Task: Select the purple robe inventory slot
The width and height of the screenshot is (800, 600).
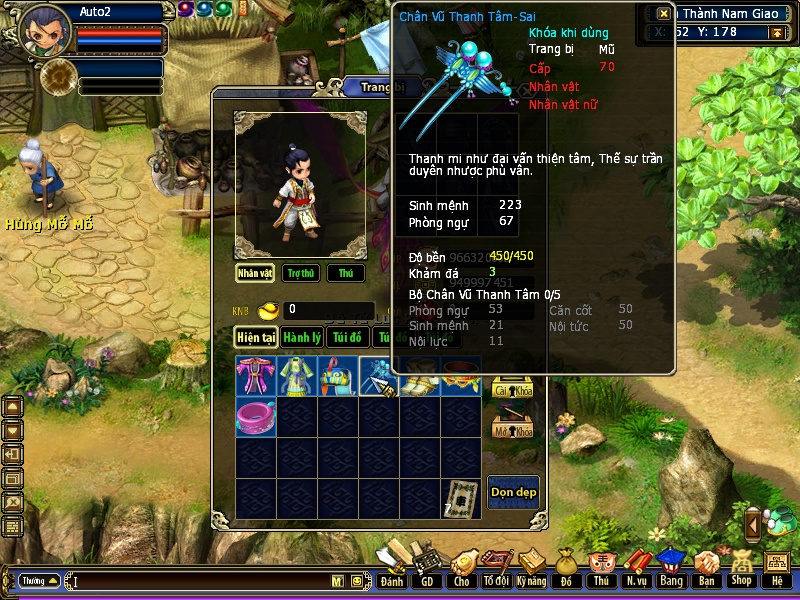Action: pos(256,376)
